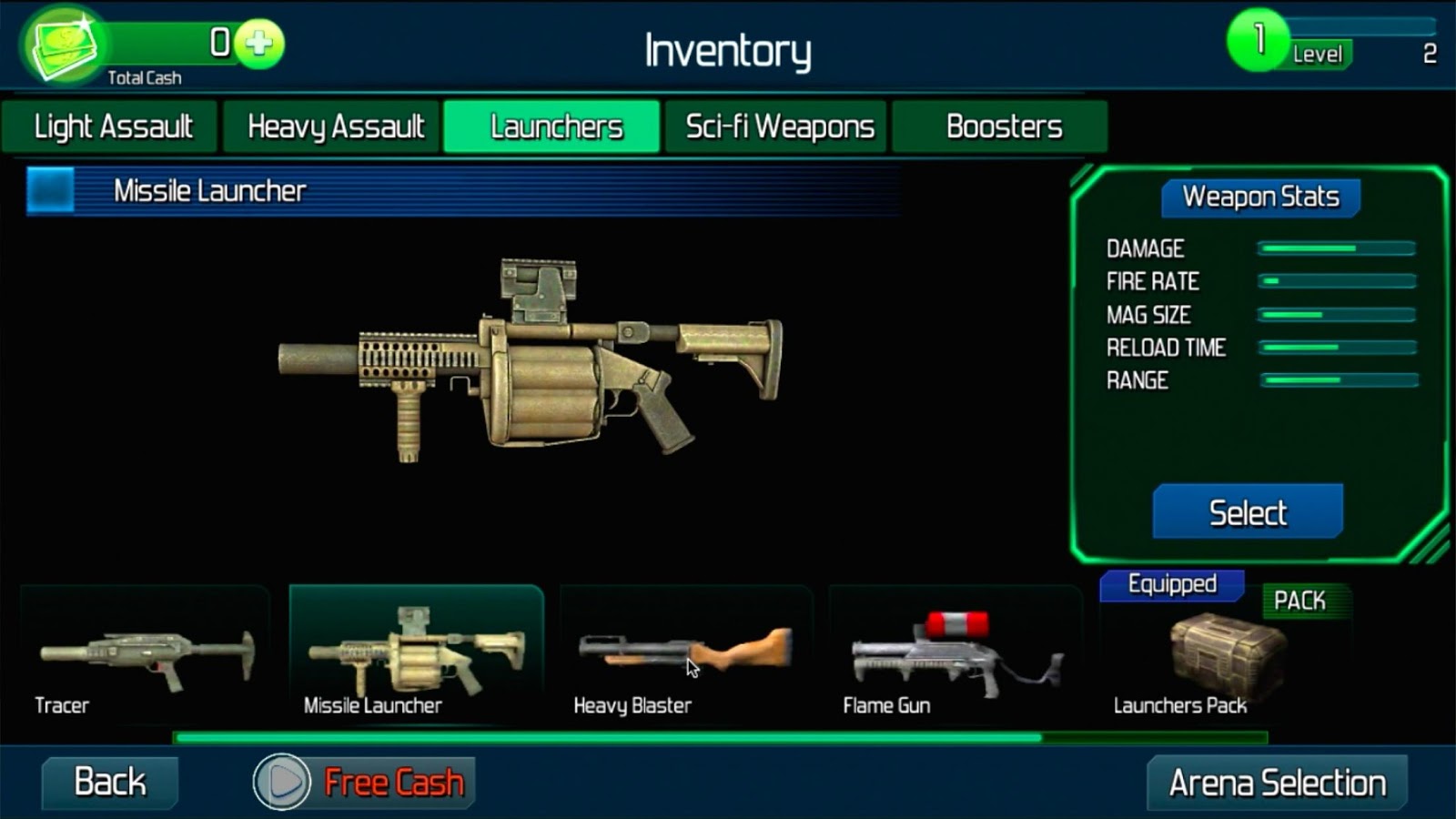The height and width of the screenshot is (819, 1456).
Task: Select the Launchers tab
Action: [x=555, y=126]
